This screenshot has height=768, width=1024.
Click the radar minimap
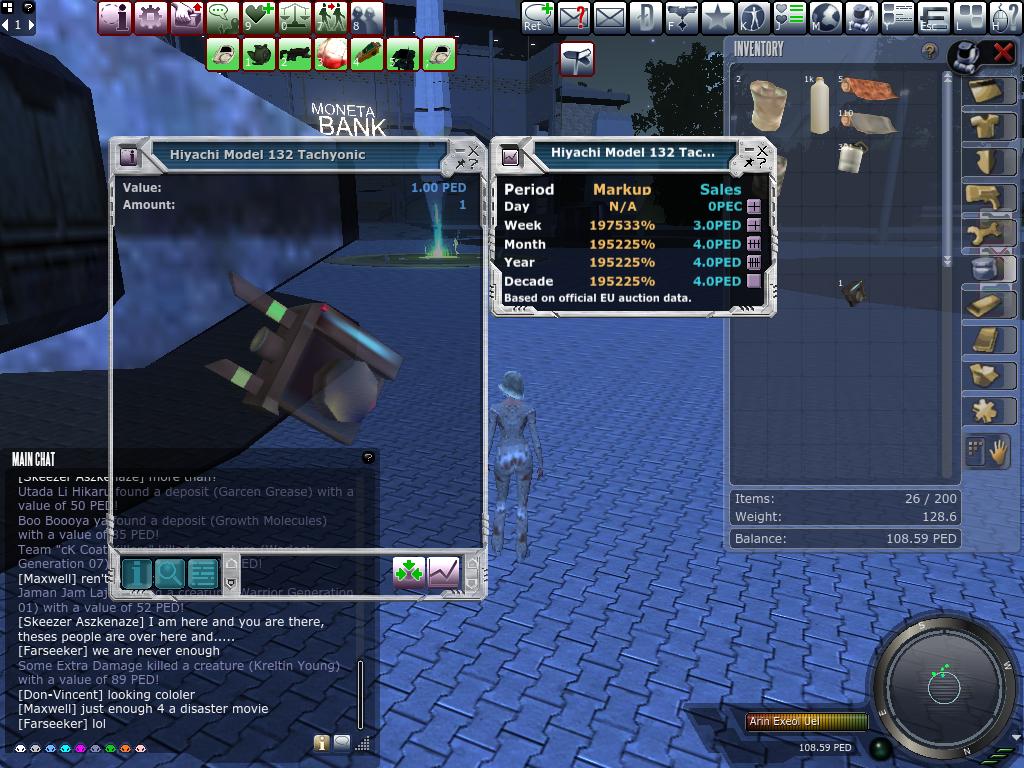click(x=944, y=686)
